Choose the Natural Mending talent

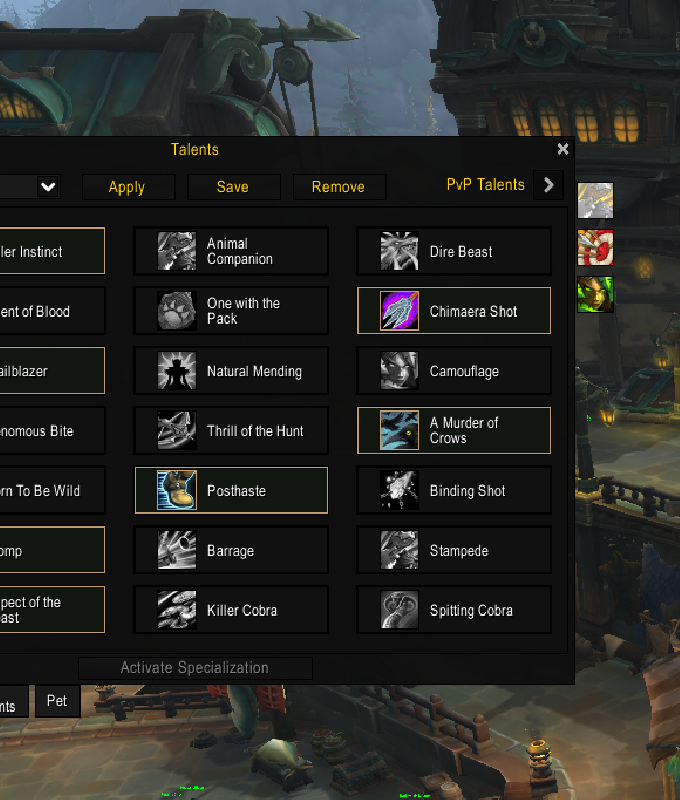tap(231, 371)
